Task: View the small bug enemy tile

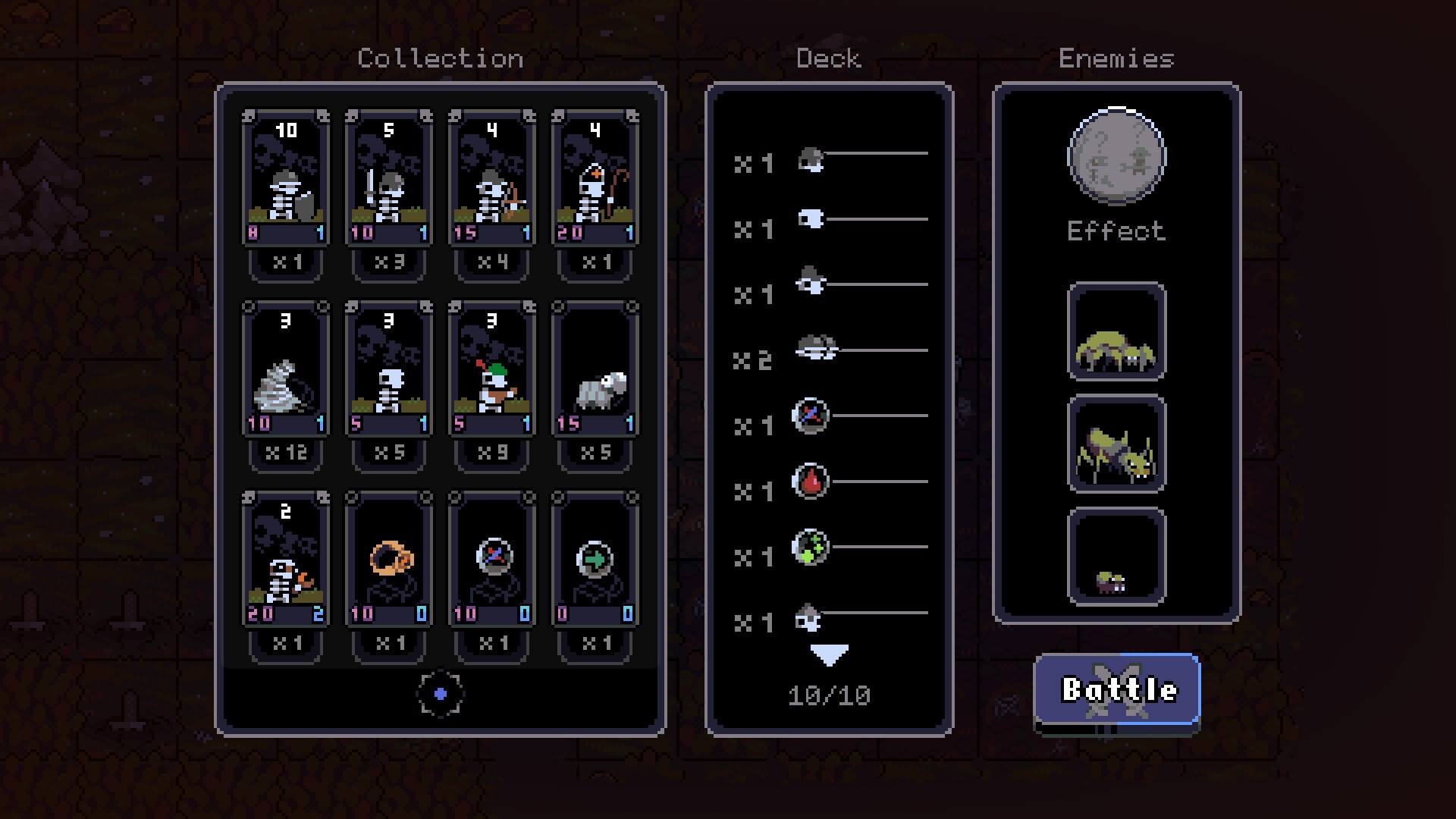Action: (1116, 557)
